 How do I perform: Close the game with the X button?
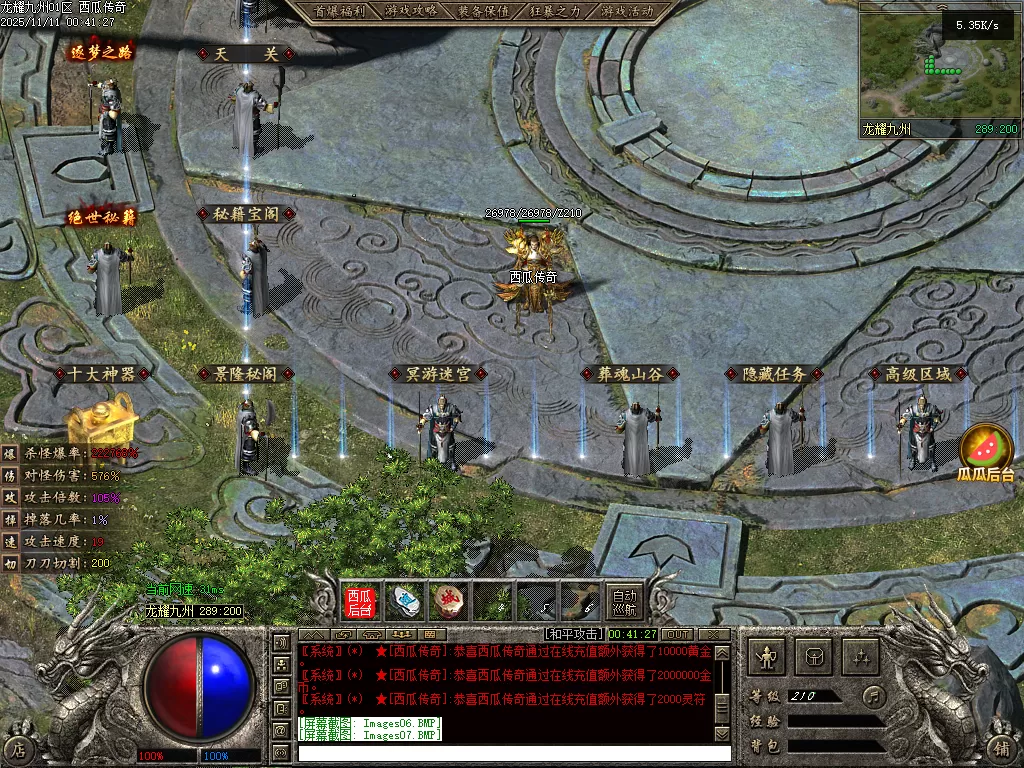pos(713,634)
